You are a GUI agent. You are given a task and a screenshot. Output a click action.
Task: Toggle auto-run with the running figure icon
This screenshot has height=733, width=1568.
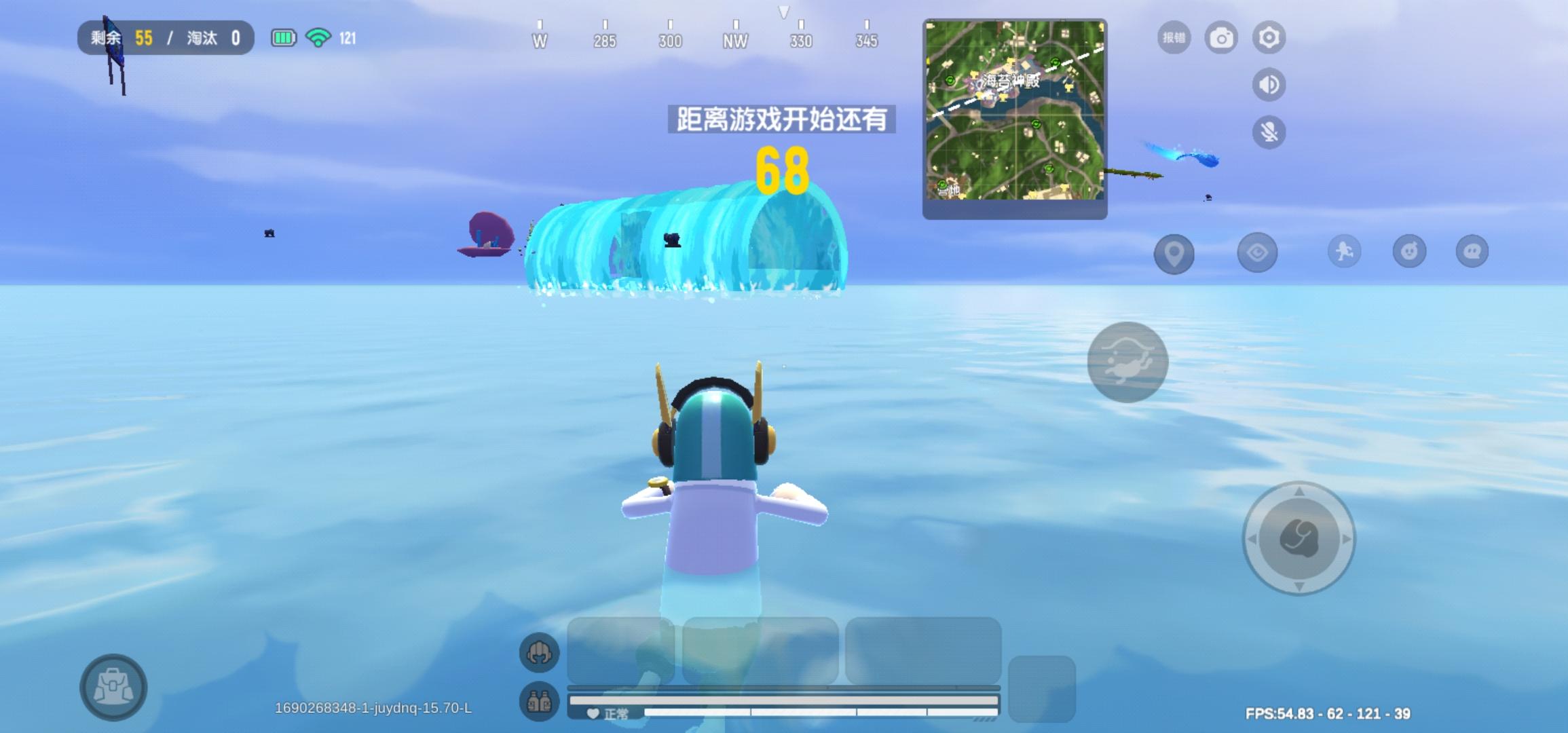coord(1343,253)
